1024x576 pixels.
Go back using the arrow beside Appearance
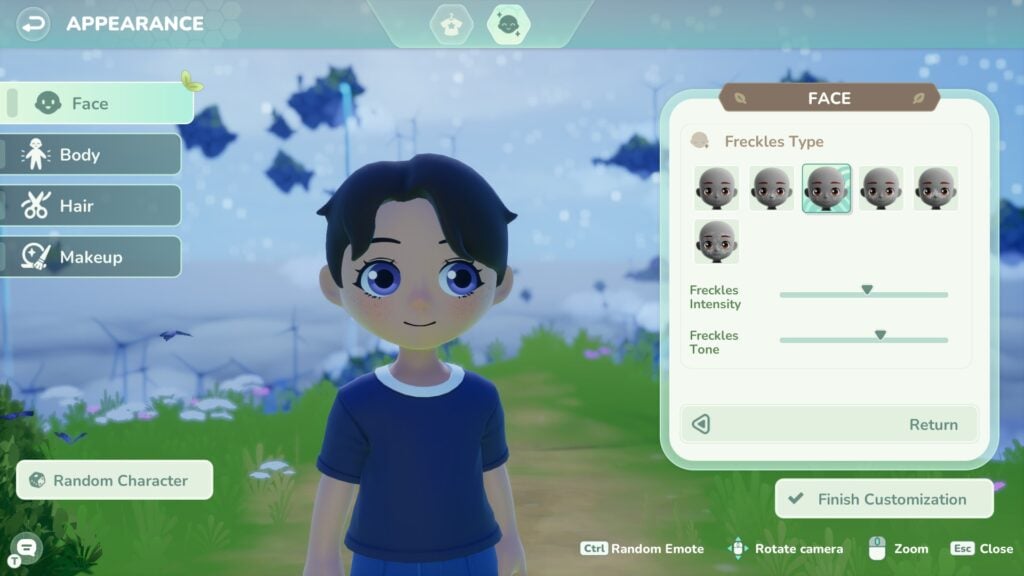click(34, 23)
